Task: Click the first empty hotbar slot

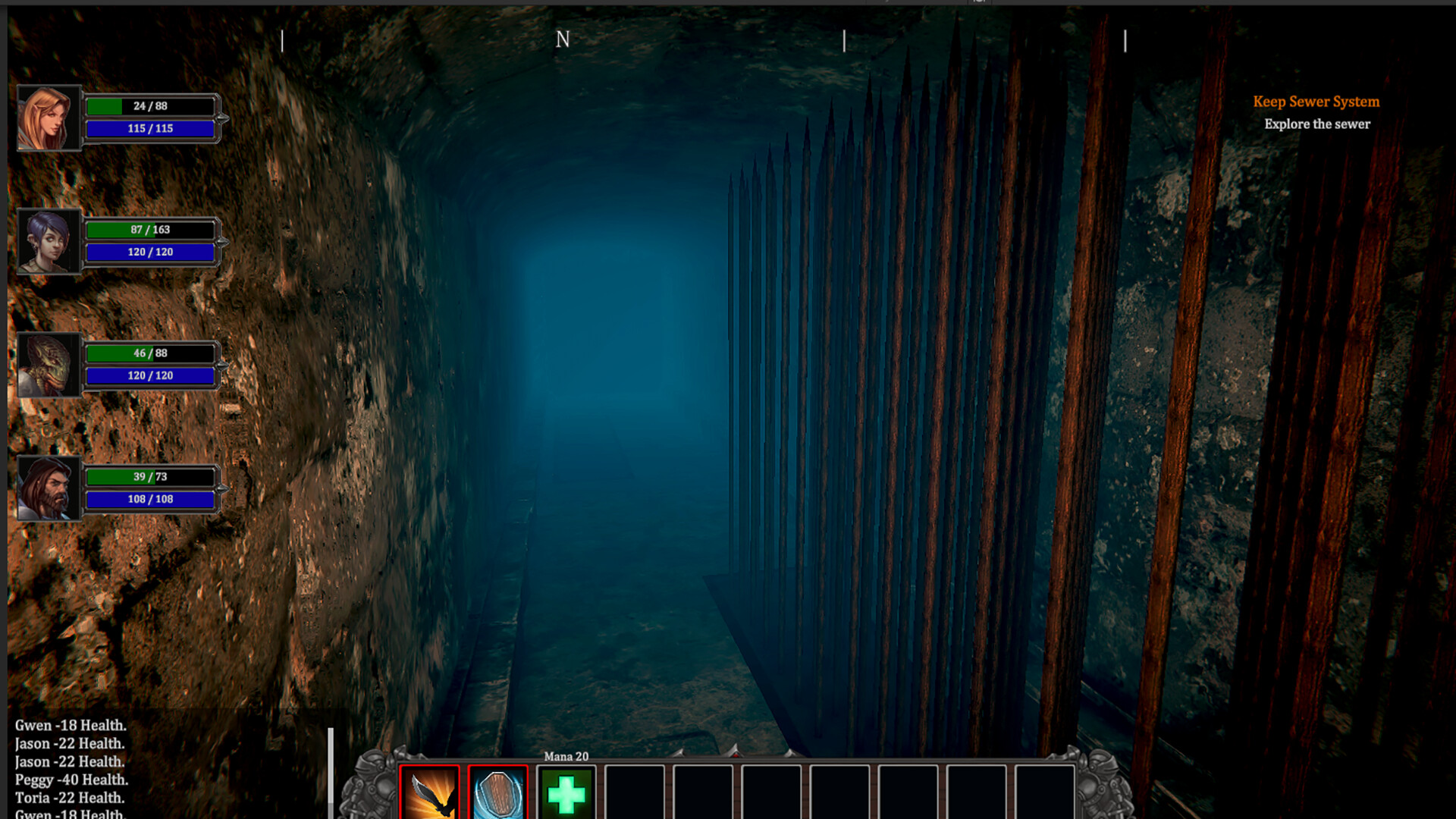Action: pos(635,794)
